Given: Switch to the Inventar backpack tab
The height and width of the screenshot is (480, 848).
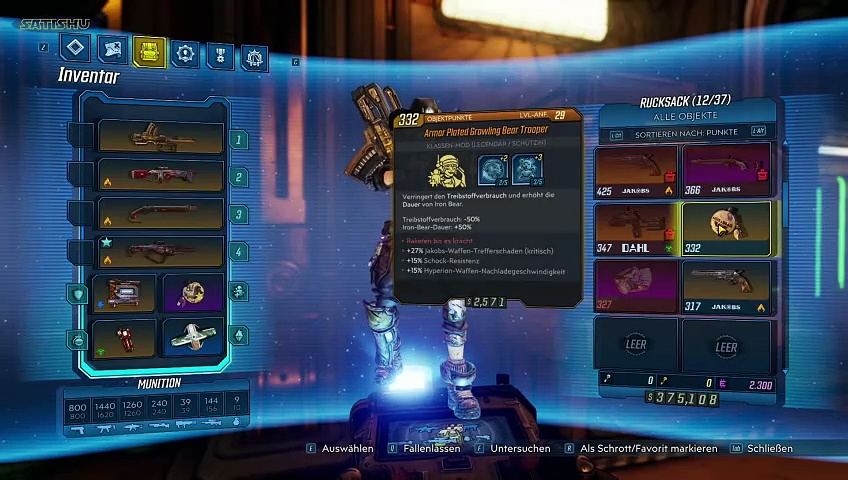Looking at the screenshot, I should [x=149, y=51].
